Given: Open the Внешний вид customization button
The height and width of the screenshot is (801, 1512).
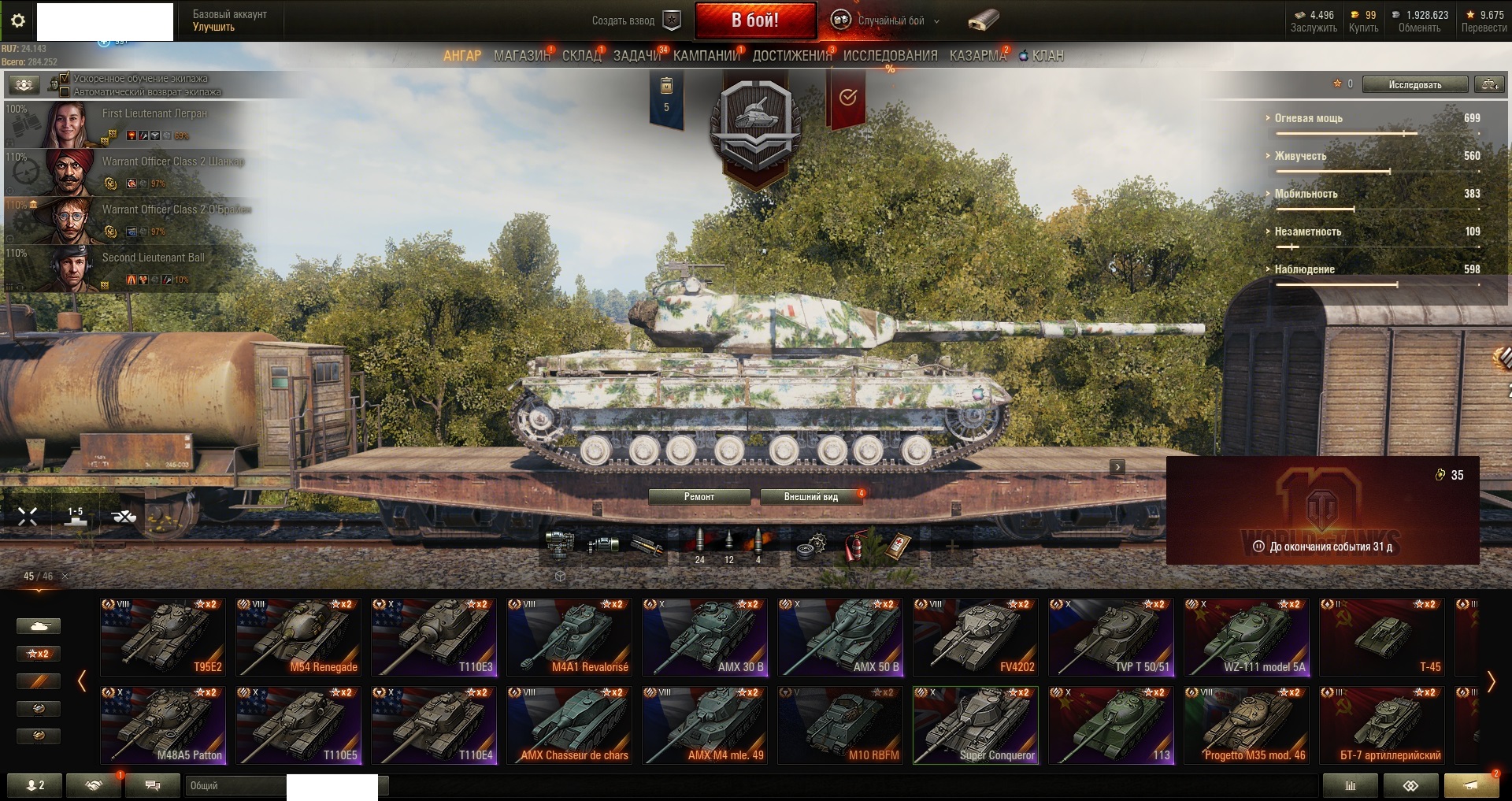Looking at the screenshot, I should (810, 497).
